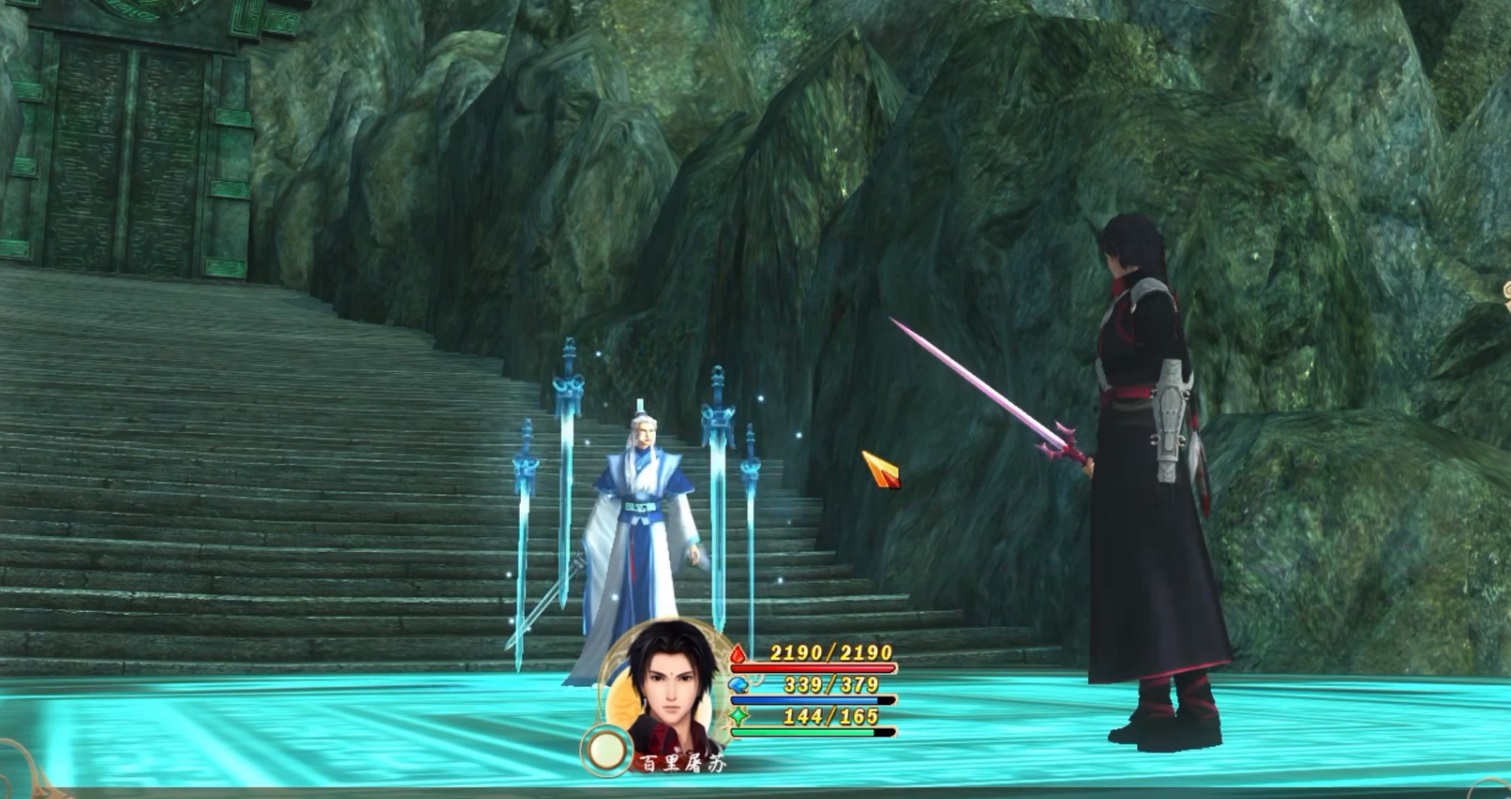Select the black-clad swordsman character
This screenshot has height=799, width=1511.
click(1150, 450)
